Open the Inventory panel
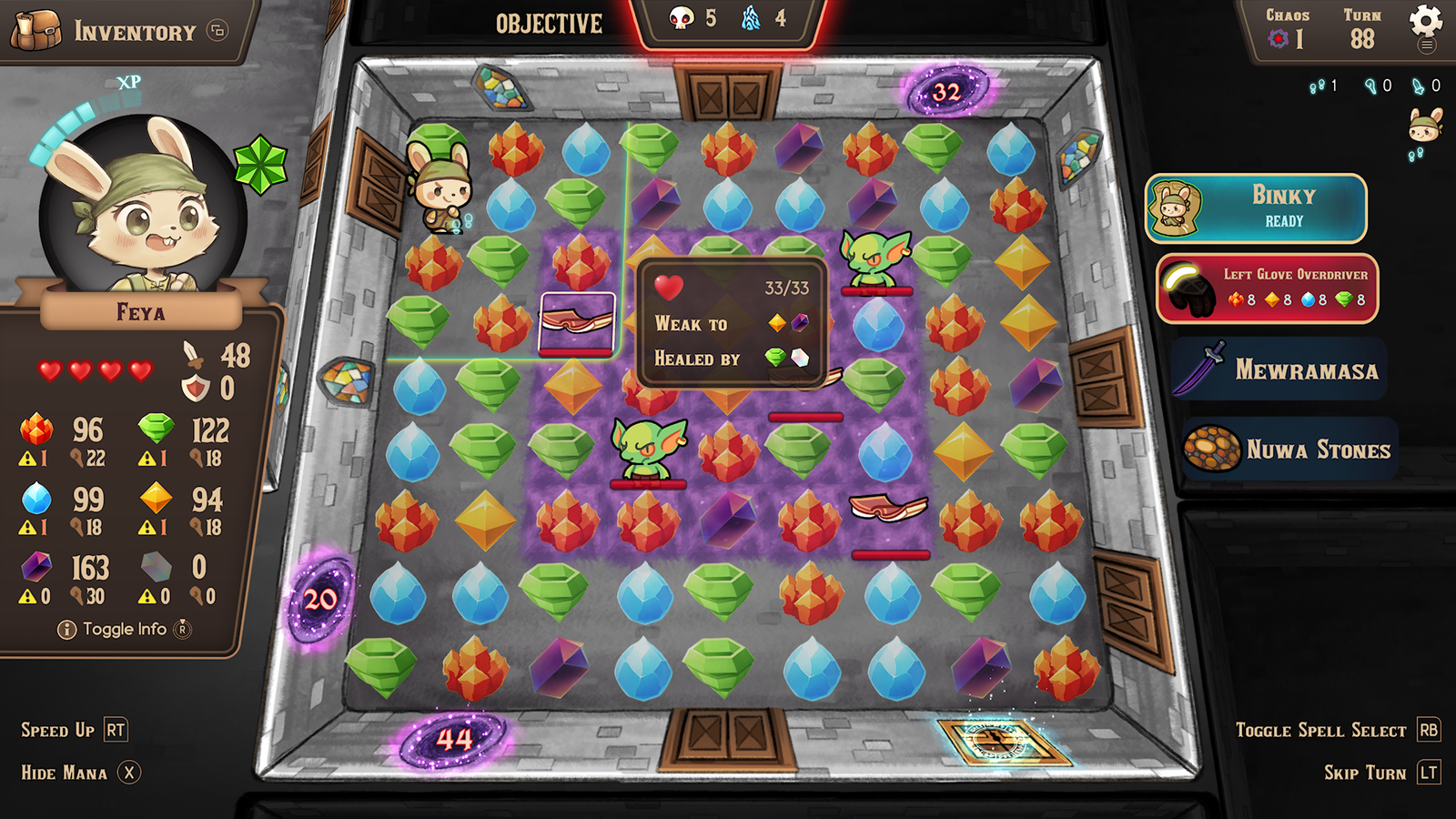The image size is (1456, 819). click(118, 31)
